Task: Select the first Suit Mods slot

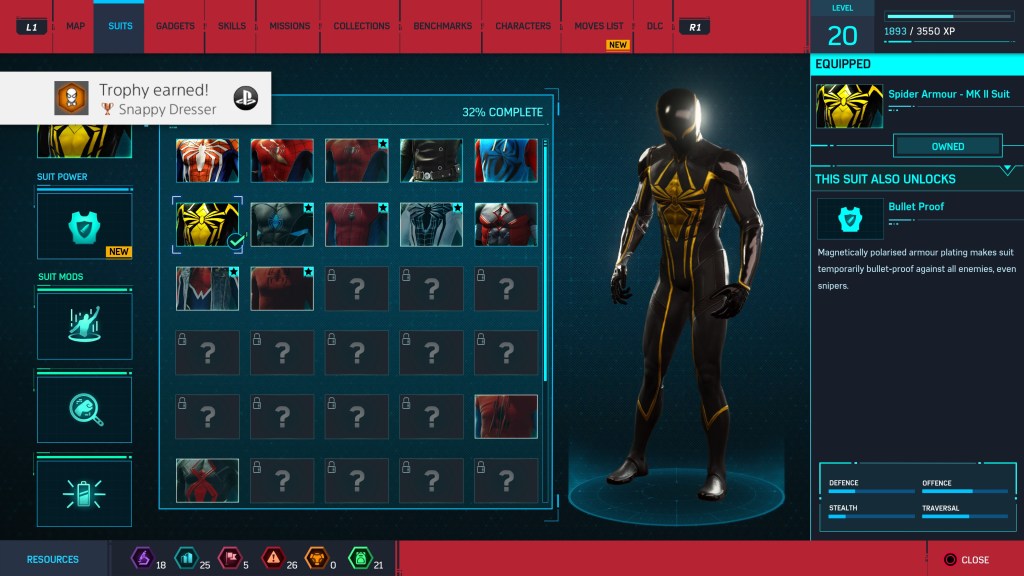Action: pyautogui.click(x=84, y=326)
